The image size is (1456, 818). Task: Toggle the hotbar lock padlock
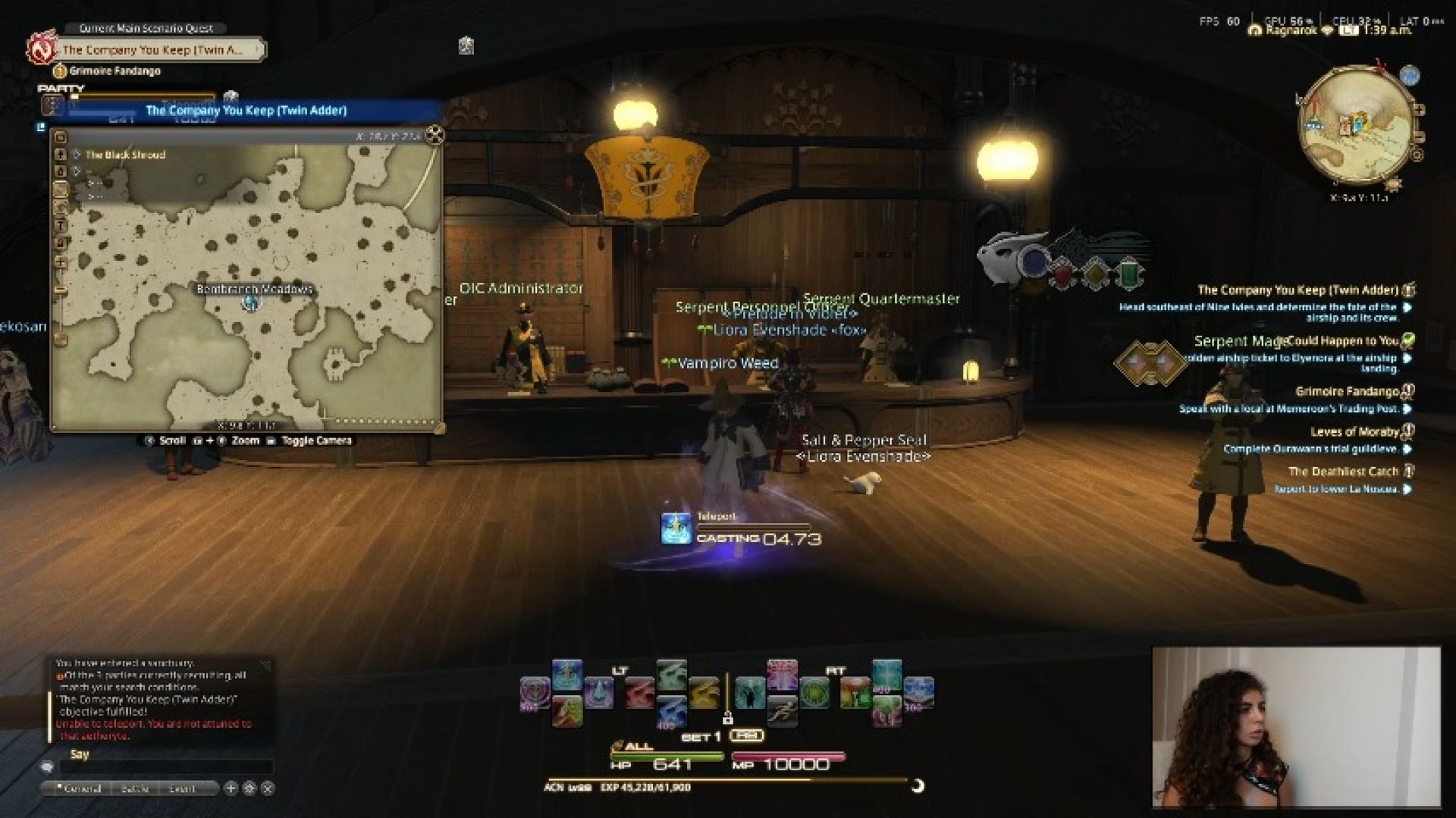[x=729, y=717]
